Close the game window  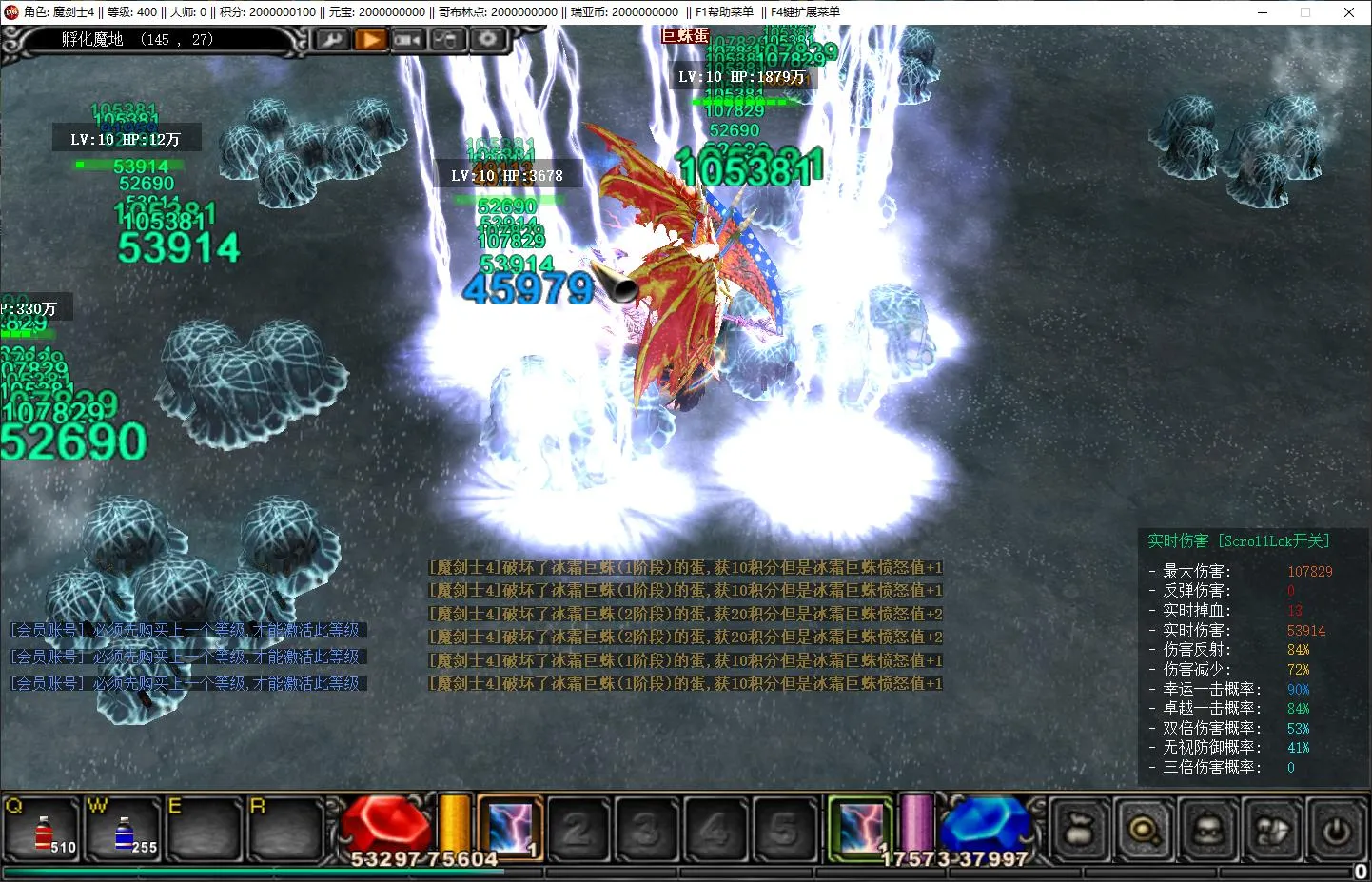(x=1349, y=12)
